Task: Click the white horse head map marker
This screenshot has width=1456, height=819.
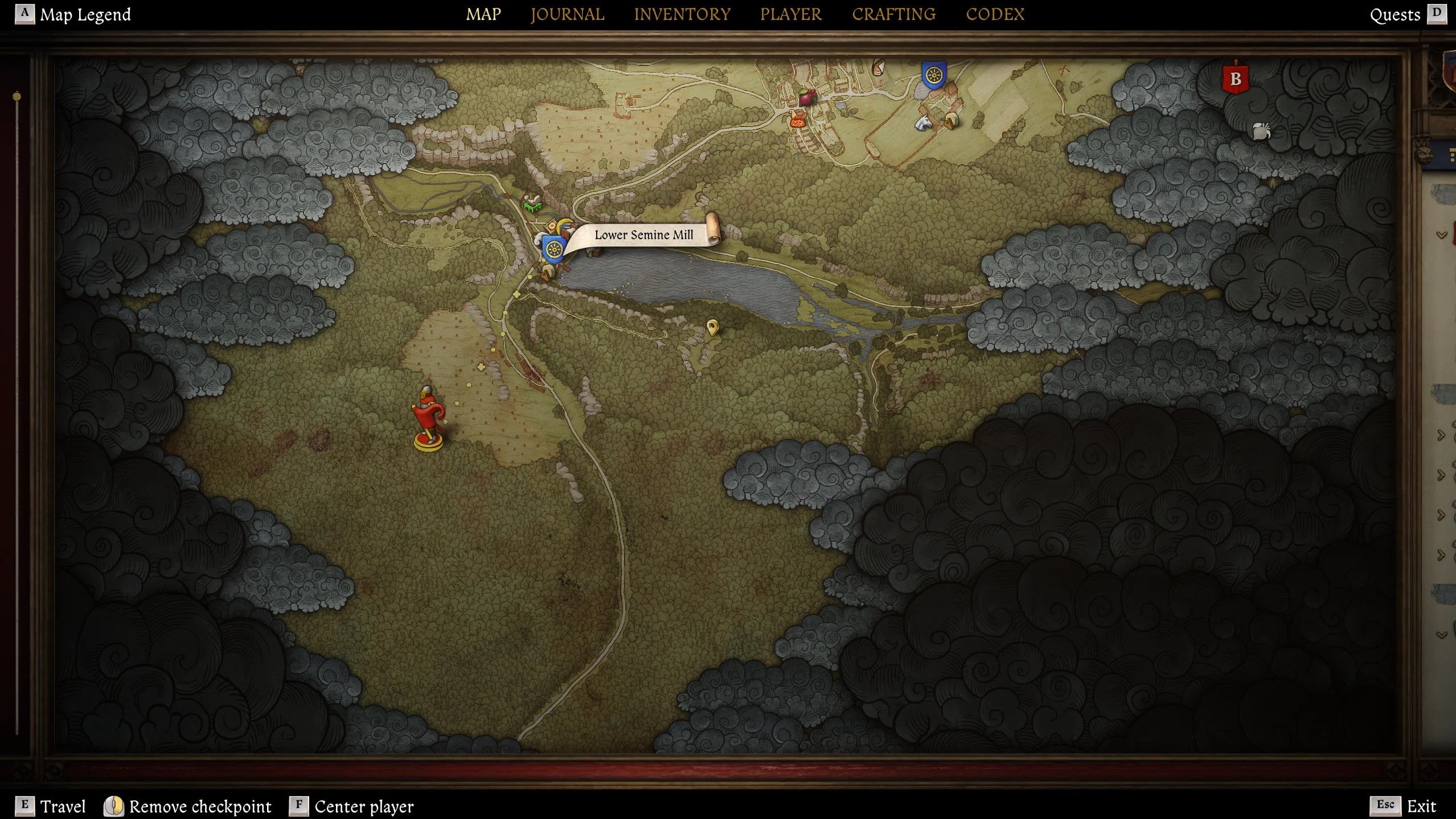Action: click(923, 122)
